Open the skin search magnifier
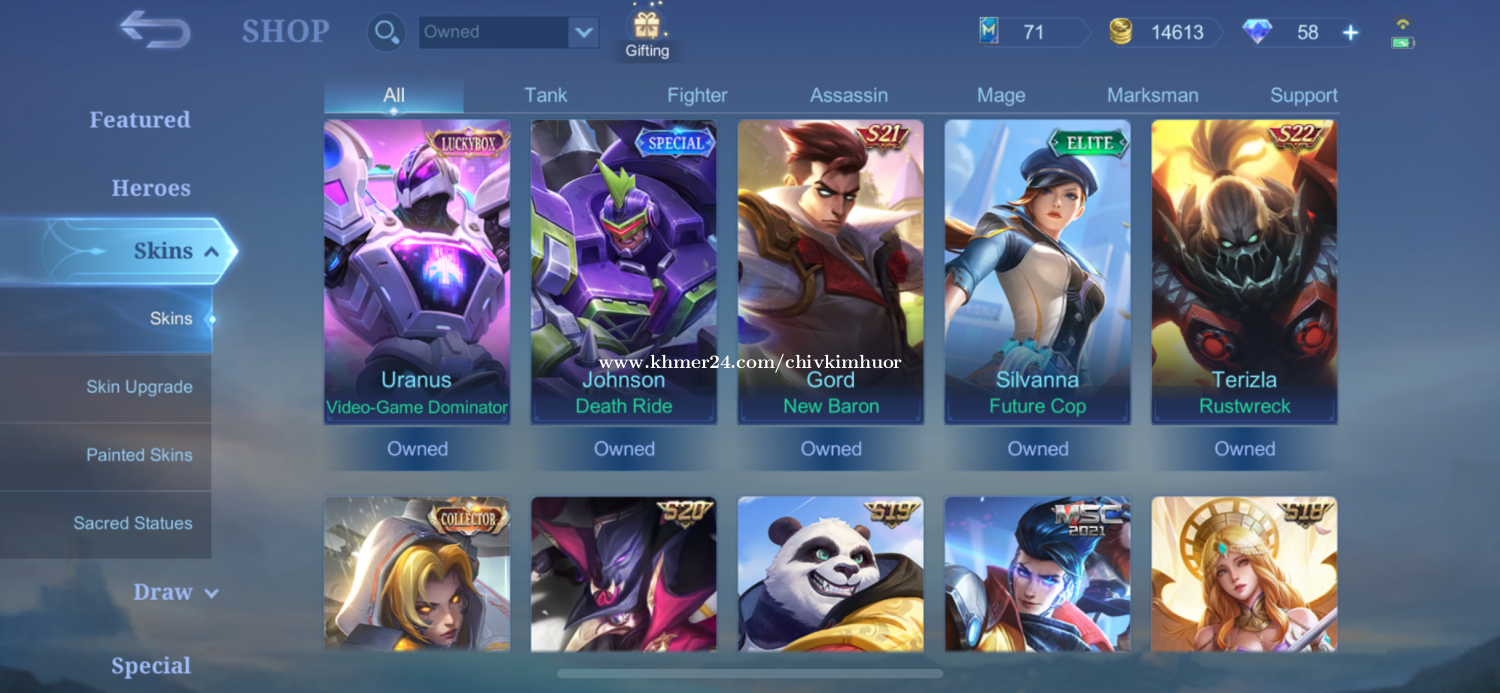1500x693 pixels. click(383, 32)
